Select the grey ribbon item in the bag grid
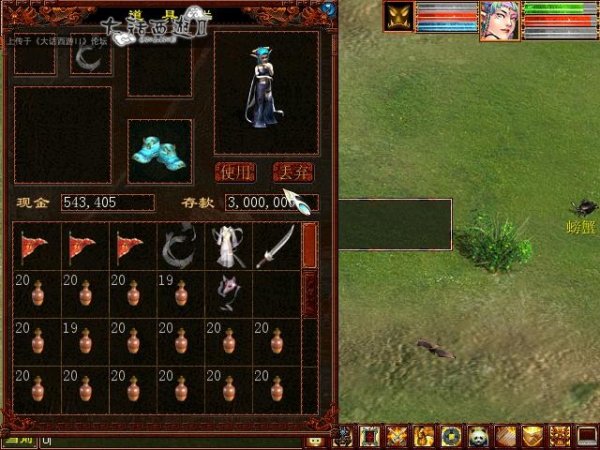The height and width of the screenshot is (450, 600). [180, 246]
